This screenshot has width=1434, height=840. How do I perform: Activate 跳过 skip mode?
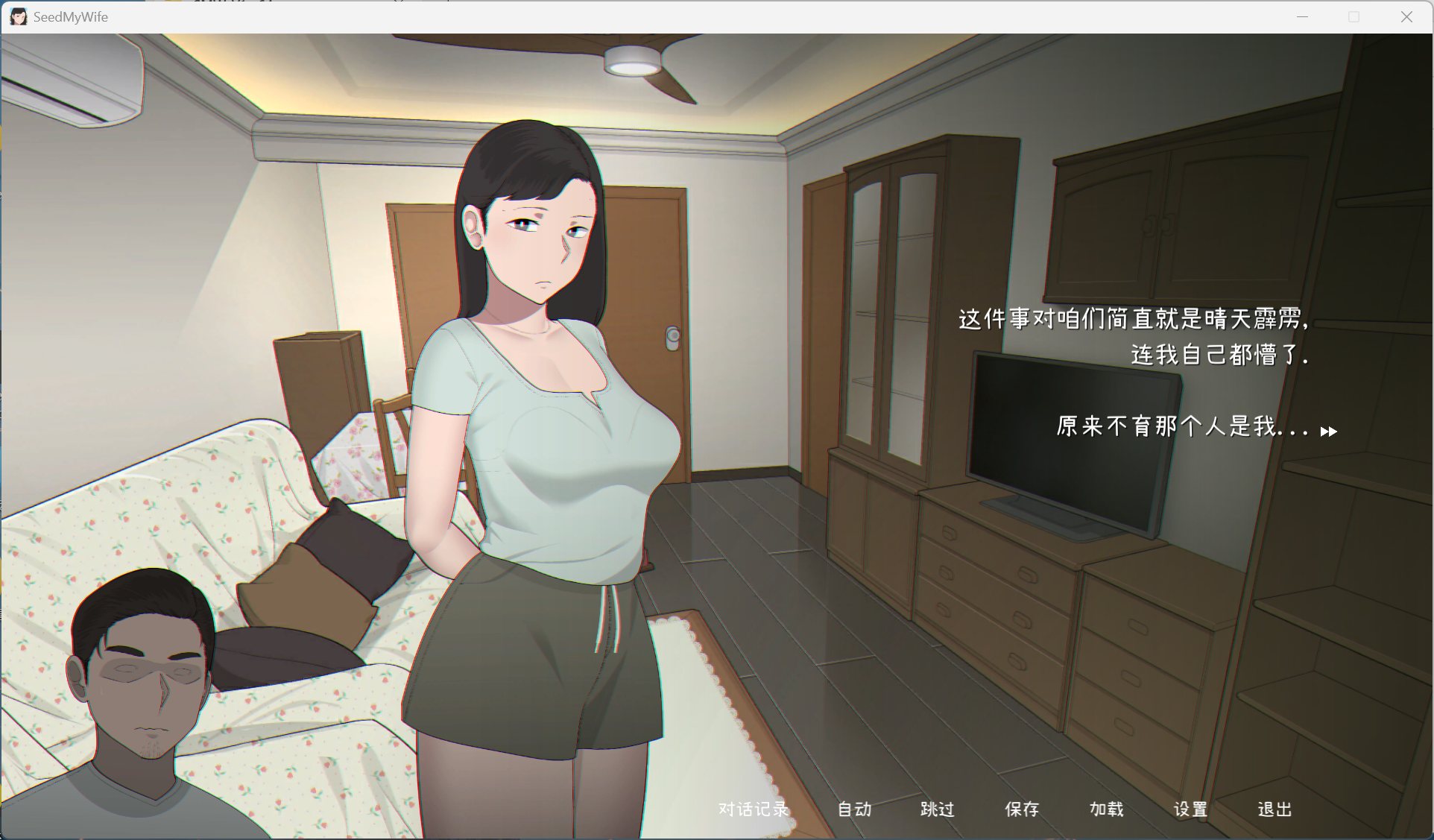coord(938,810)
